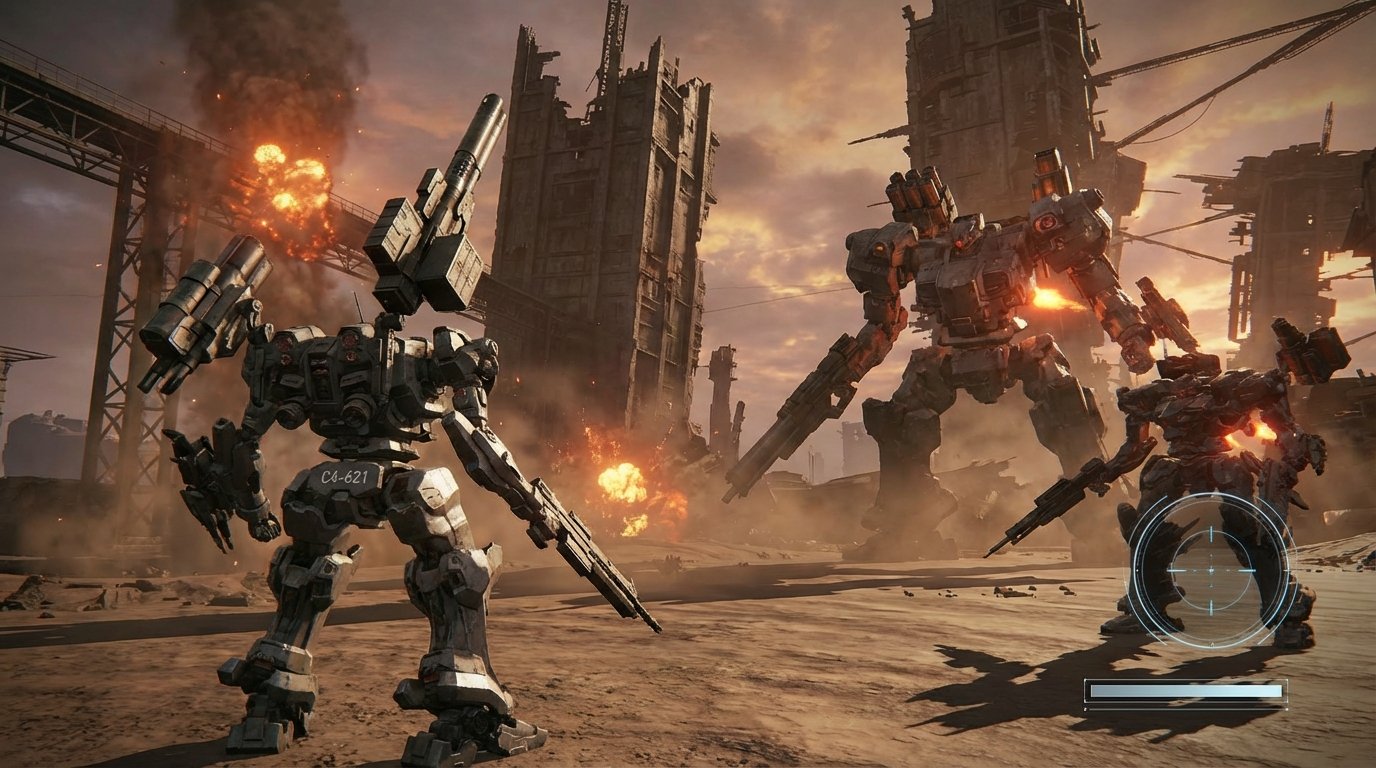Click the outer ring of the targeting scope

(1136, 568)
